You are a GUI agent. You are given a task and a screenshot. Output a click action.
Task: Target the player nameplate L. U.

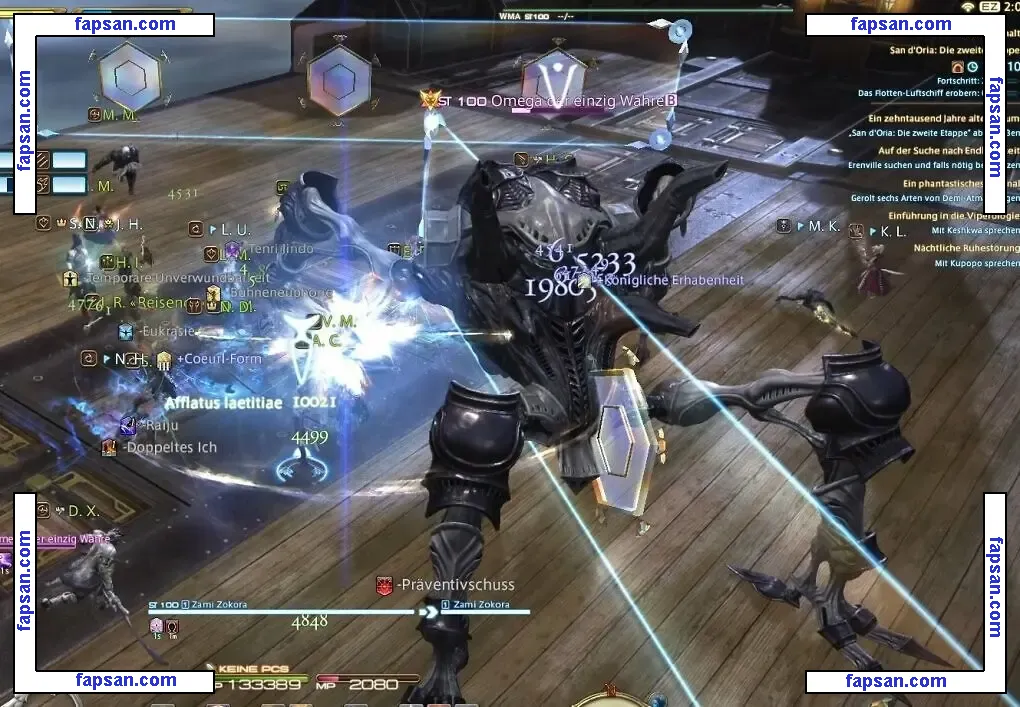(x=234, y=229)
